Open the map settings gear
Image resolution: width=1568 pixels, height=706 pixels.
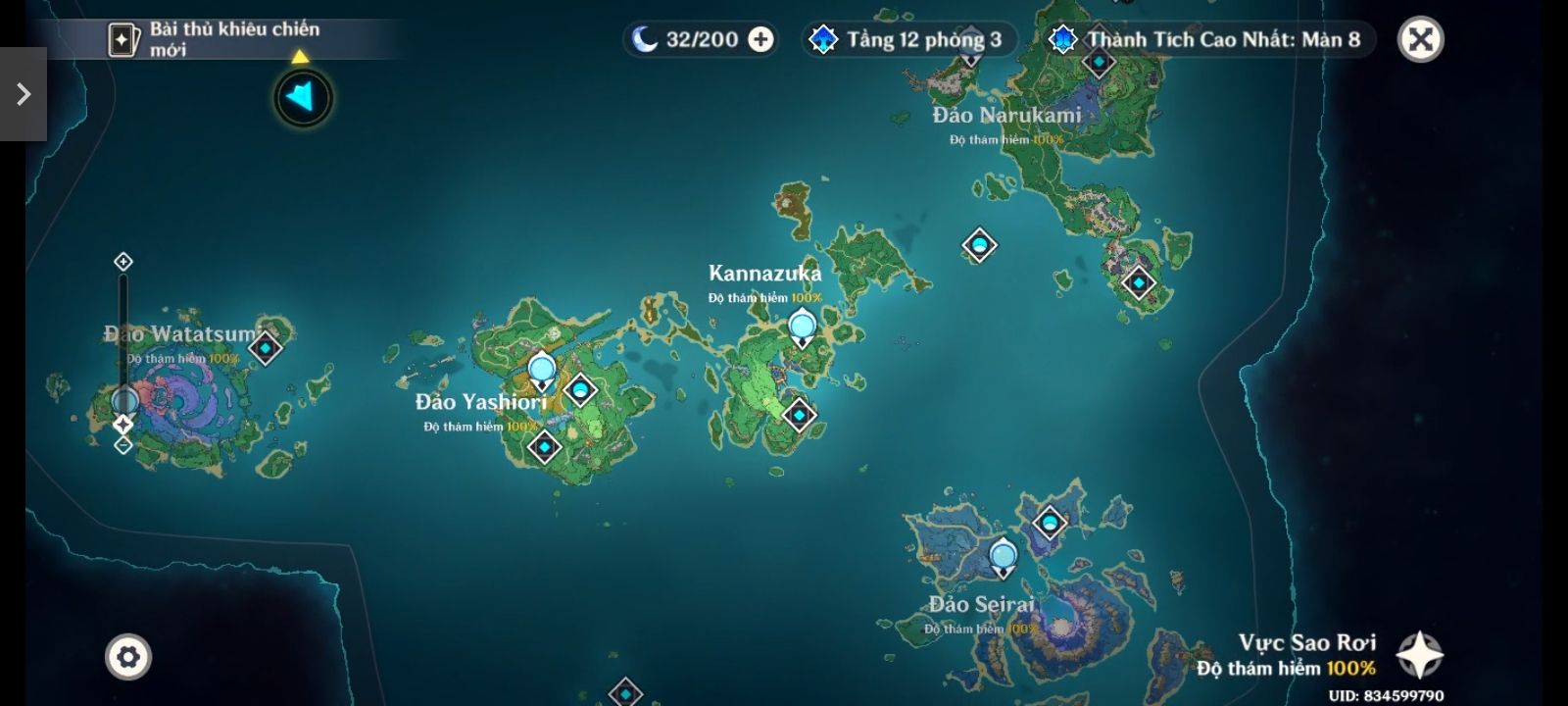[128, 656]
